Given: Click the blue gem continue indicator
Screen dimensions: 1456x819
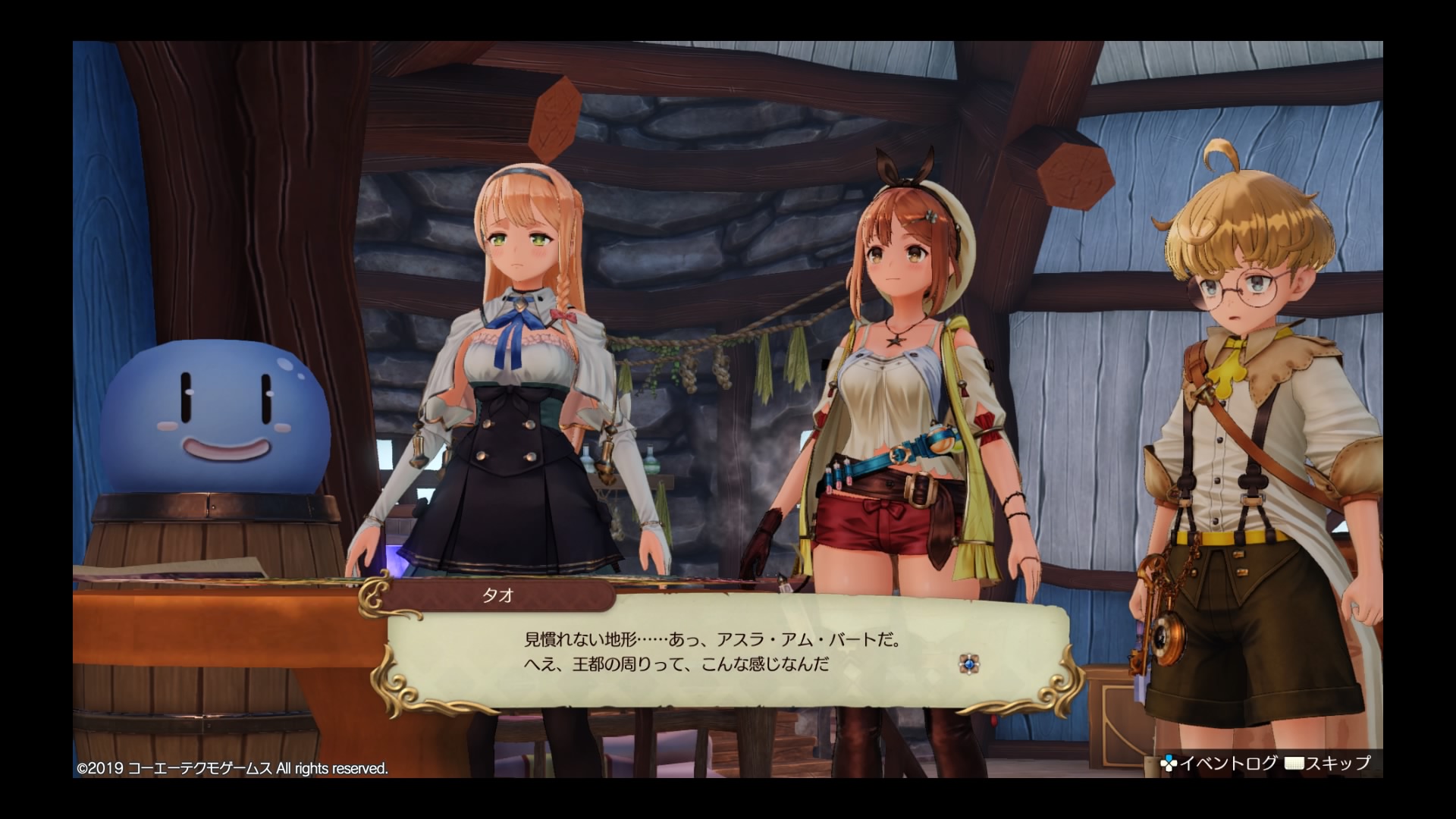Looking at the screenshot, I should point(969,664).
